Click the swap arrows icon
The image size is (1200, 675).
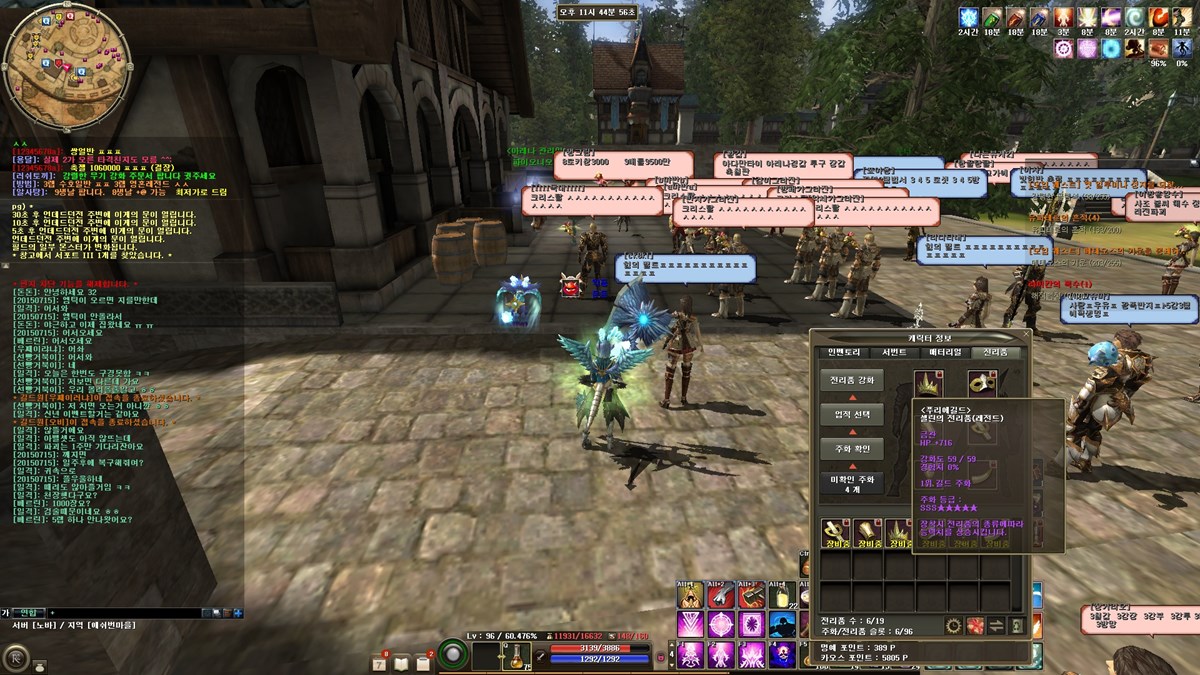point(996,626)
